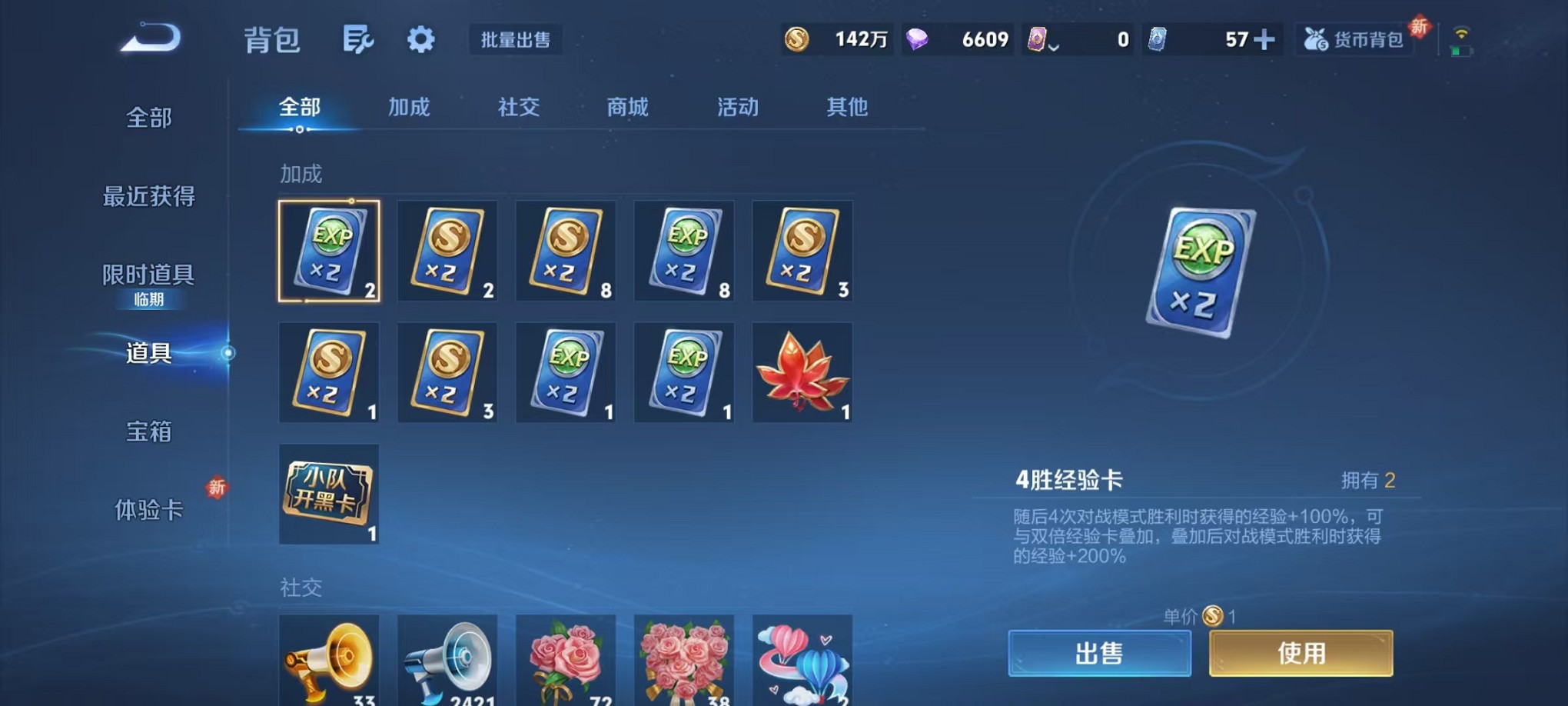Viewport: 1568px width, 706px height.
Task: Switch to the 社交 tab
Action: click(x=518, y=108)
